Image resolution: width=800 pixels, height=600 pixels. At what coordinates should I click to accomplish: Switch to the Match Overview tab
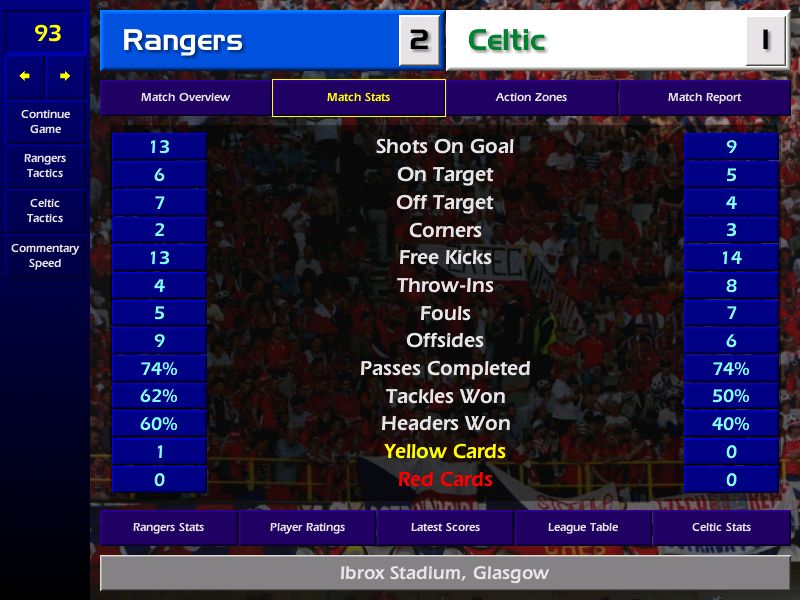tap(185, 98)
